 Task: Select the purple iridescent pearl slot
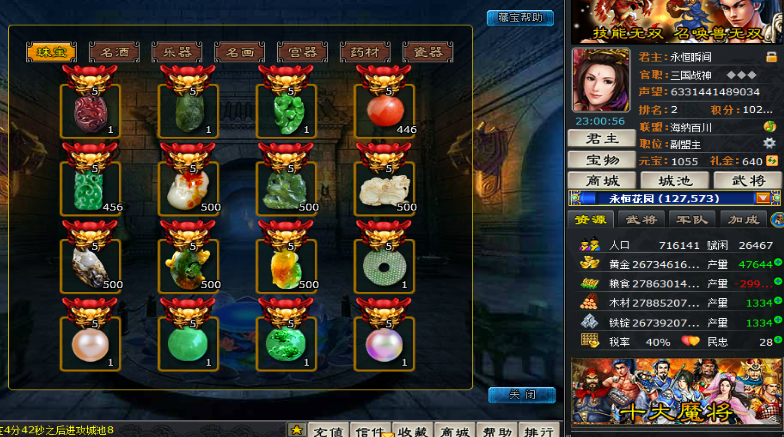point(384,343)
